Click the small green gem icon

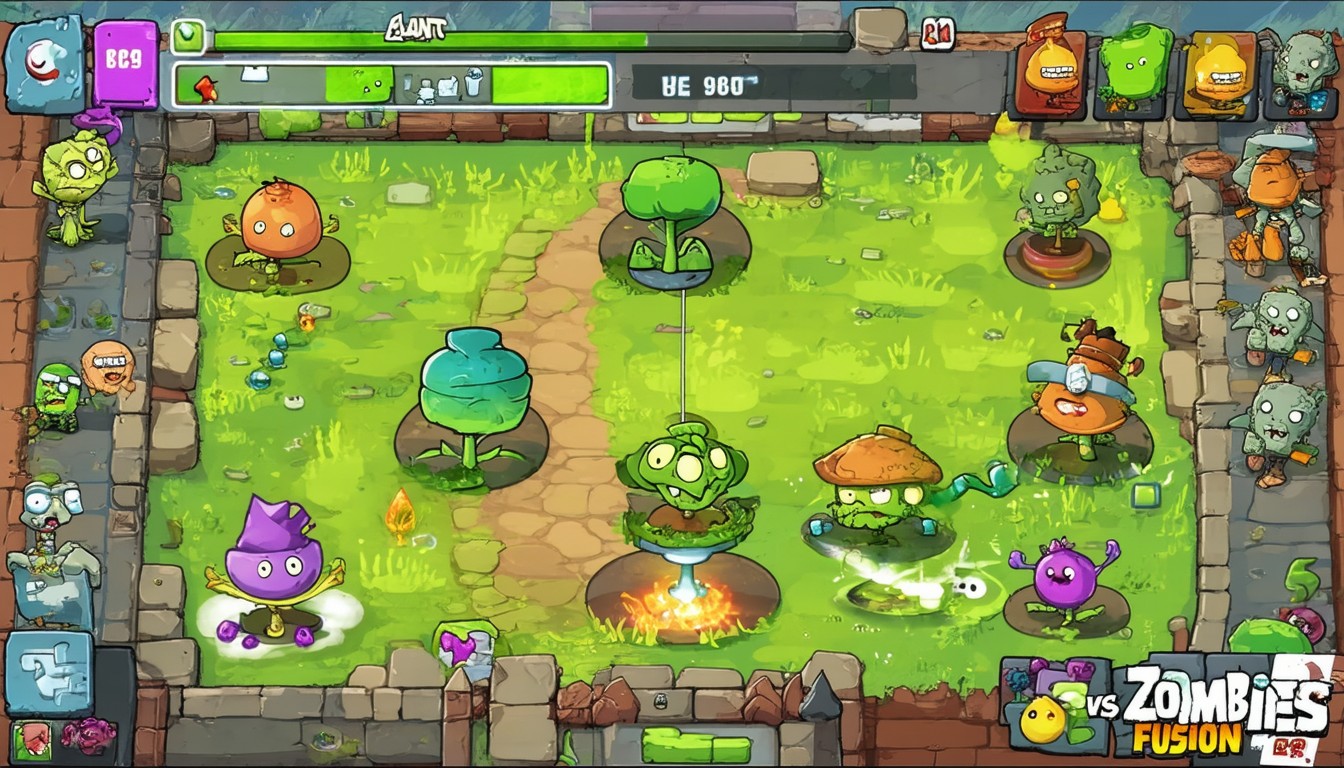(x=187, y=37)
